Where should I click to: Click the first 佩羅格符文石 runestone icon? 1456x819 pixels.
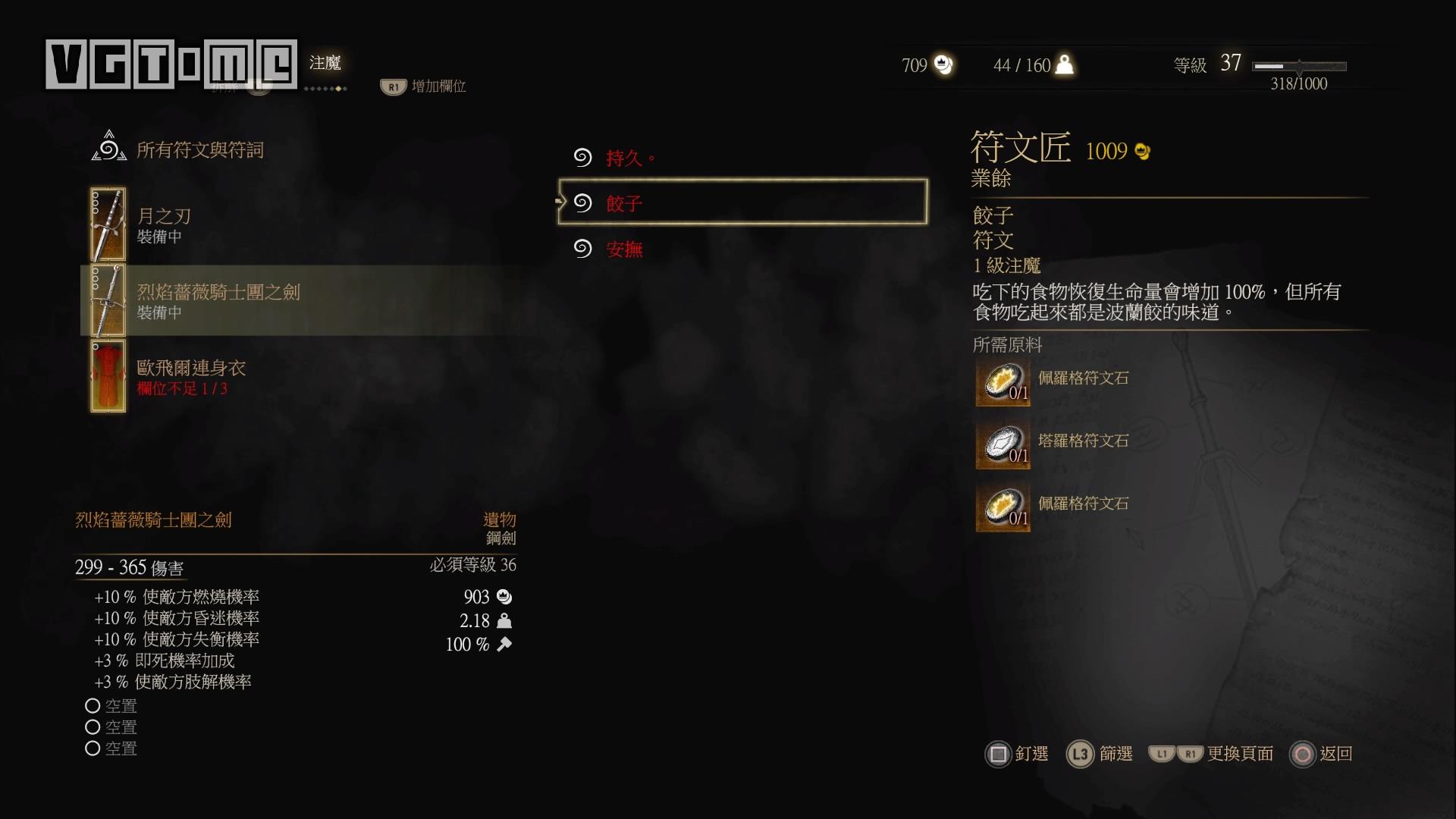pos(1003,383)
